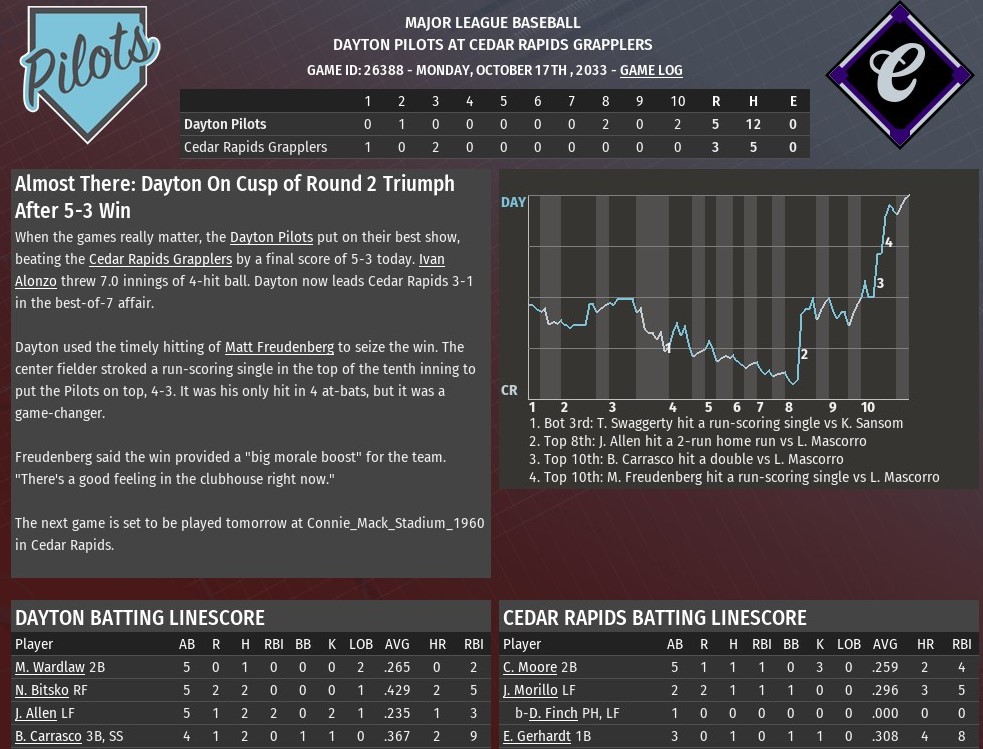Select N. Bitsko in Dayton batting linescore
This screenshot has height=749, width=983.
coord(42,690)
